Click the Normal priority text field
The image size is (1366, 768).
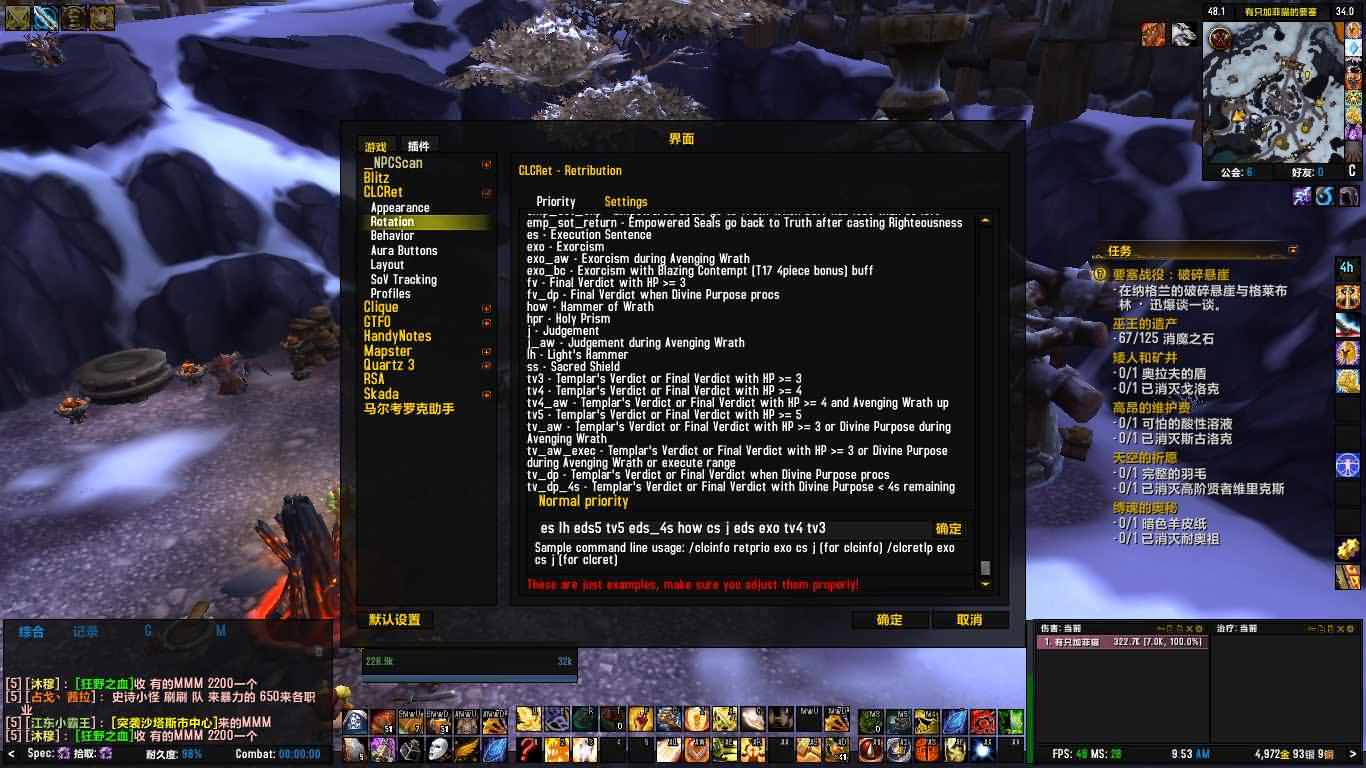tap(732, 528)
